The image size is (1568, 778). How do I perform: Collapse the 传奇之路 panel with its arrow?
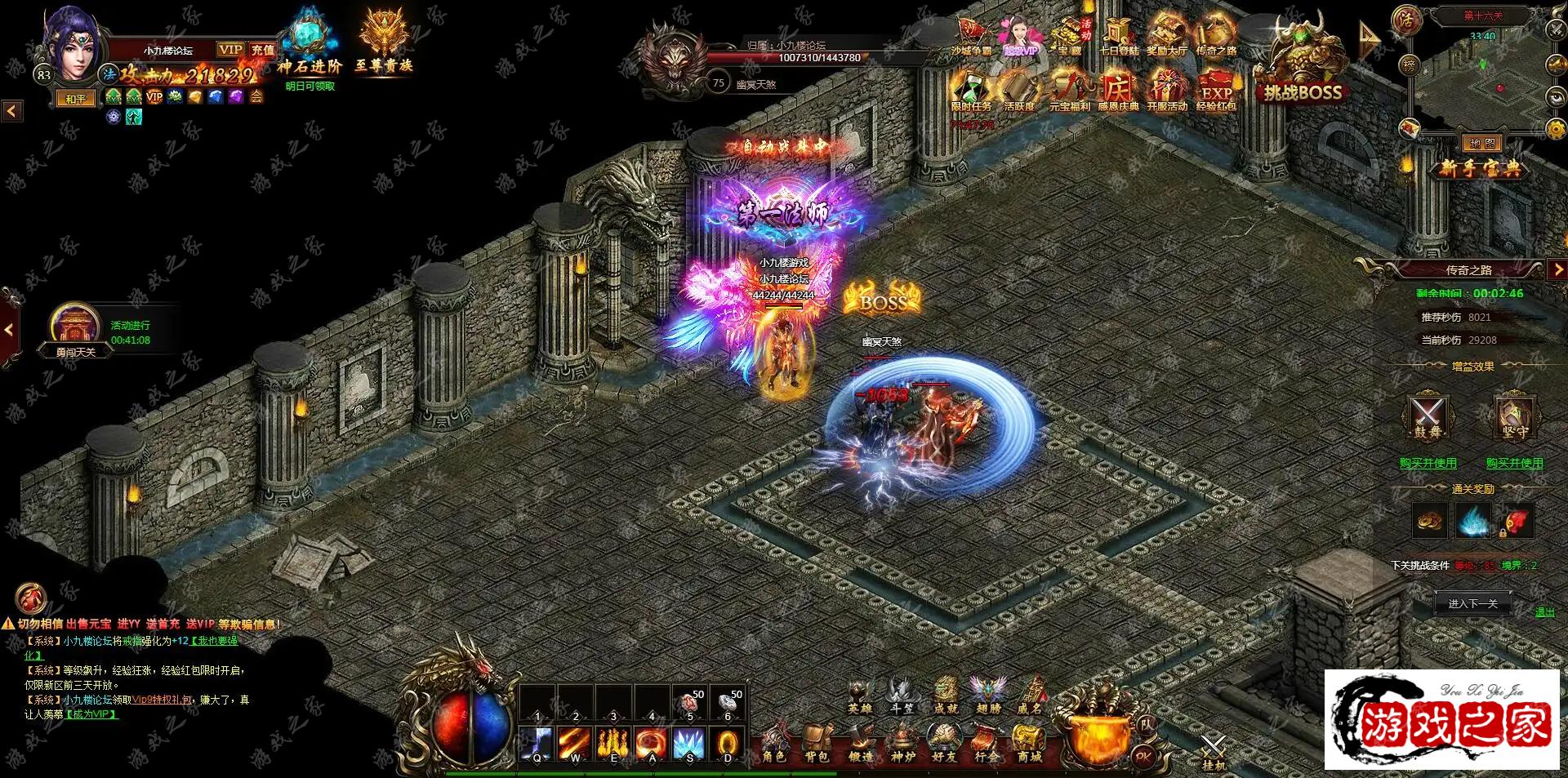coord(1557,269)
